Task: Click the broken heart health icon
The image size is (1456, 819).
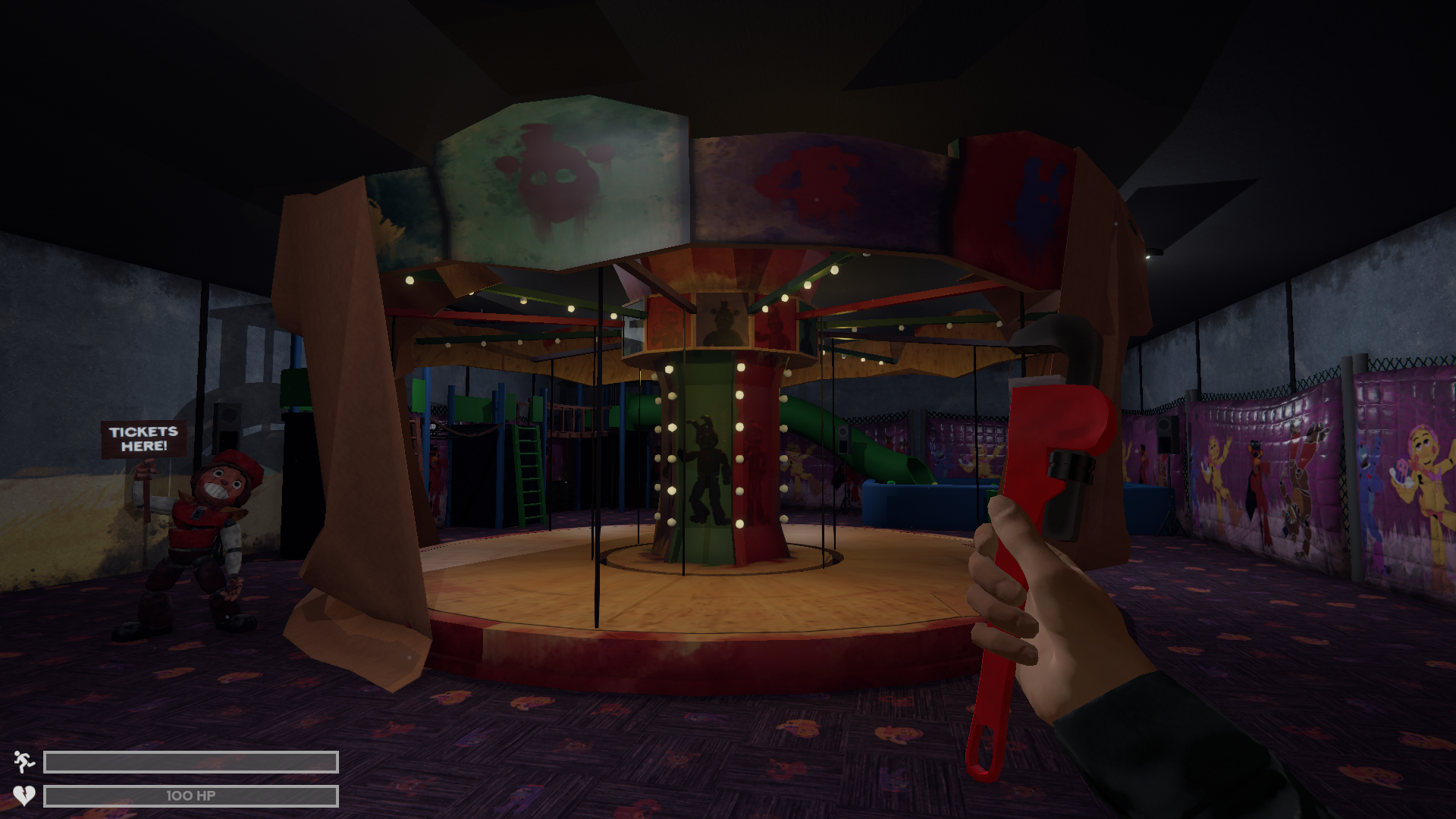Action: point(24,795)
